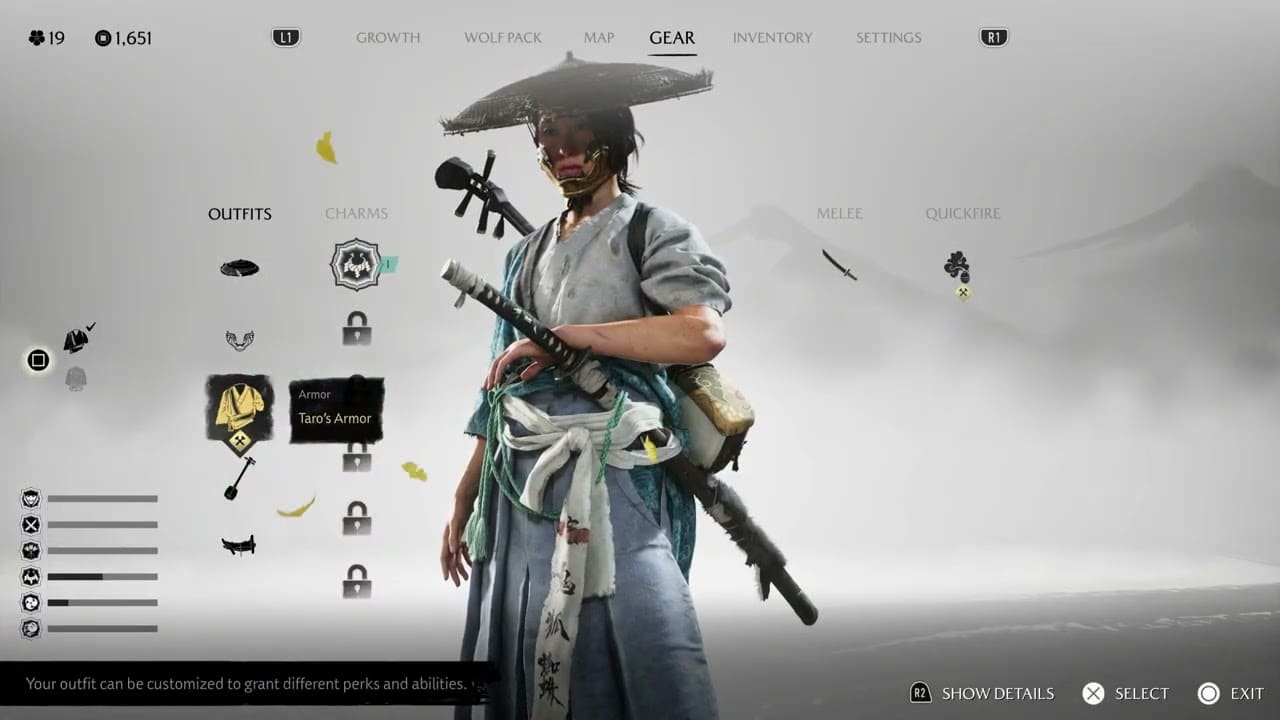Select the checked armor loadout icon
This screenshot has width=1280, height=720.
77,340
